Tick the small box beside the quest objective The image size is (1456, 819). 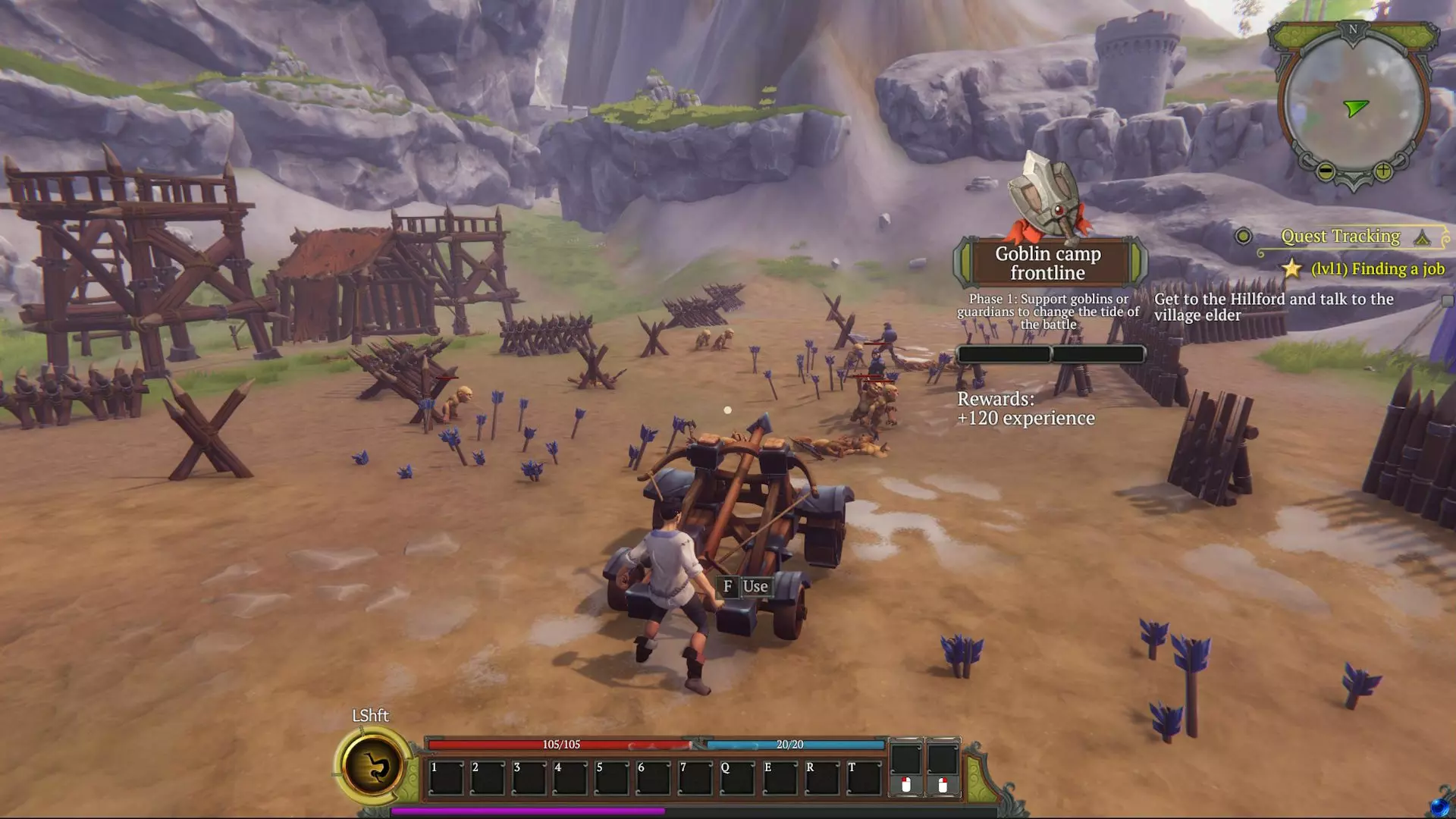tap(1447, 301)
